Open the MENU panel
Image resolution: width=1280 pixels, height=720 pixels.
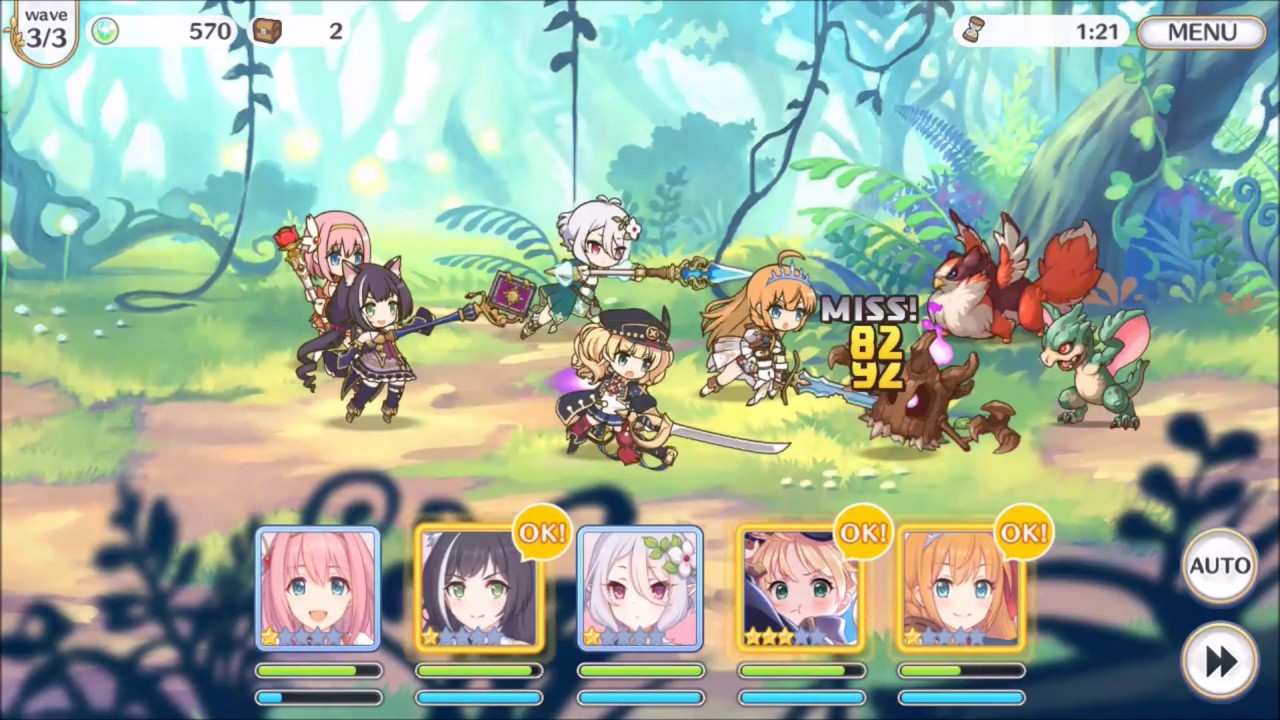pos(1201,31)
